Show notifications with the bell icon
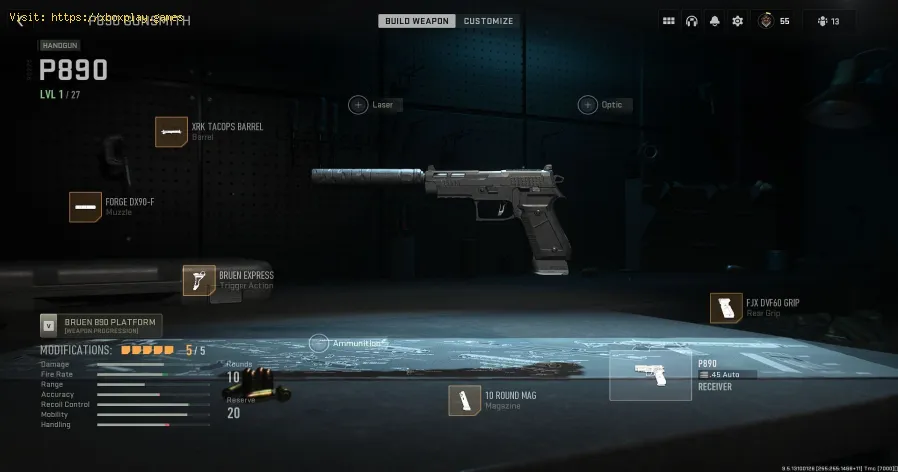The width and height of the screenshot is (898, 472). tap(714, 21)
